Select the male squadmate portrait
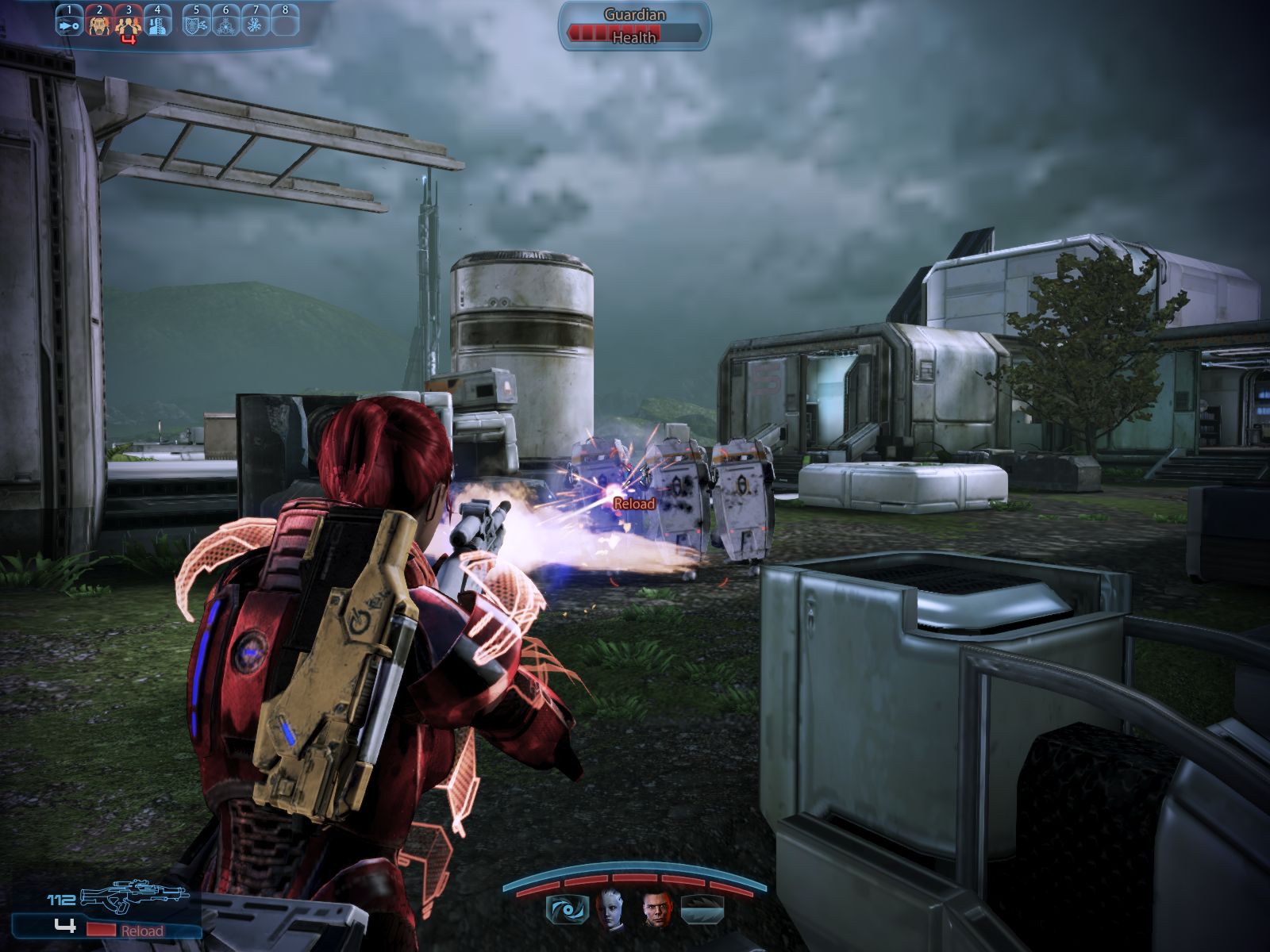Viewport: 1270px width, 952px height. pos(656,909)
